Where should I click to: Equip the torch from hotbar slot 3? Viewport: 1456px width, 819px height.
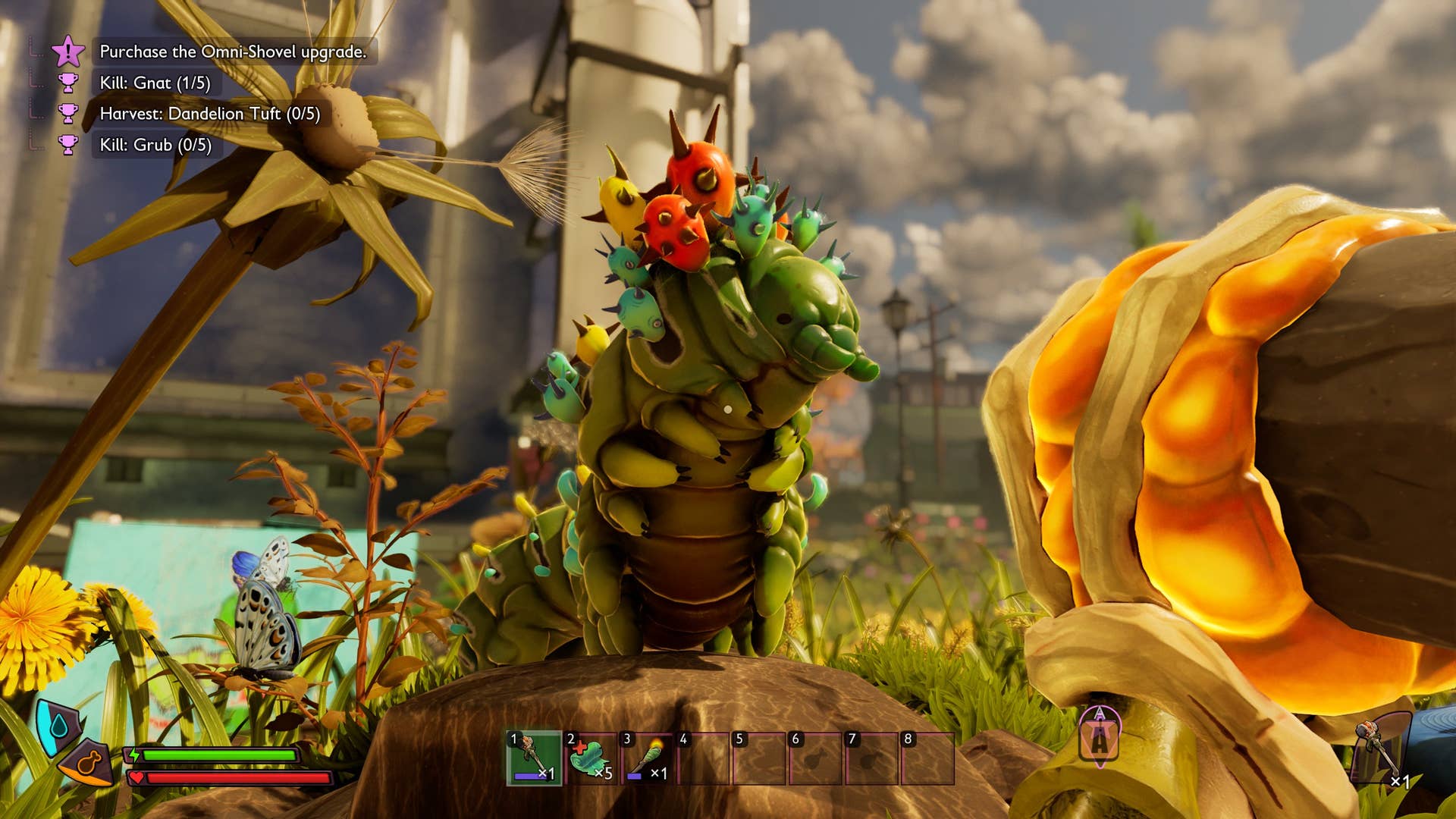[x=647, y=758]
